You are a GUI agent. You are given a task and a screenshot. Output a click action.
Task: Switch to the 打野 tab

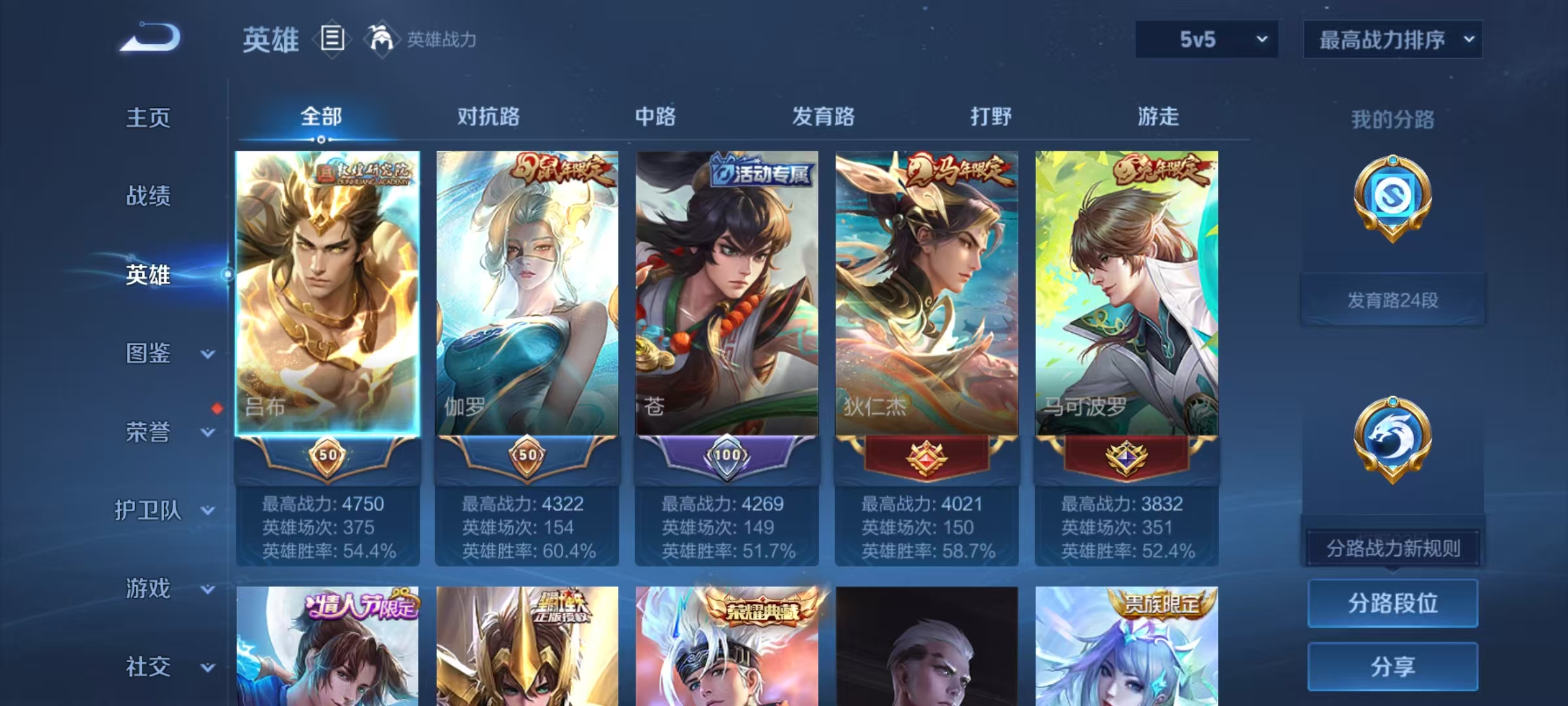tap(988, 118)
